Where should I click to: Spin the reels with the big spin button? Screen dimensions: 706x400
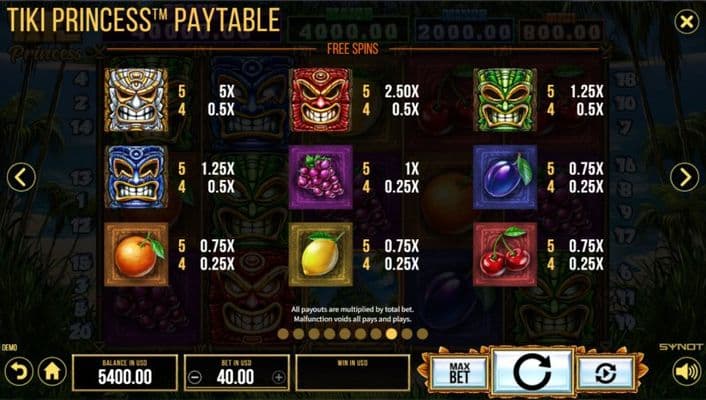pos(533,372)
